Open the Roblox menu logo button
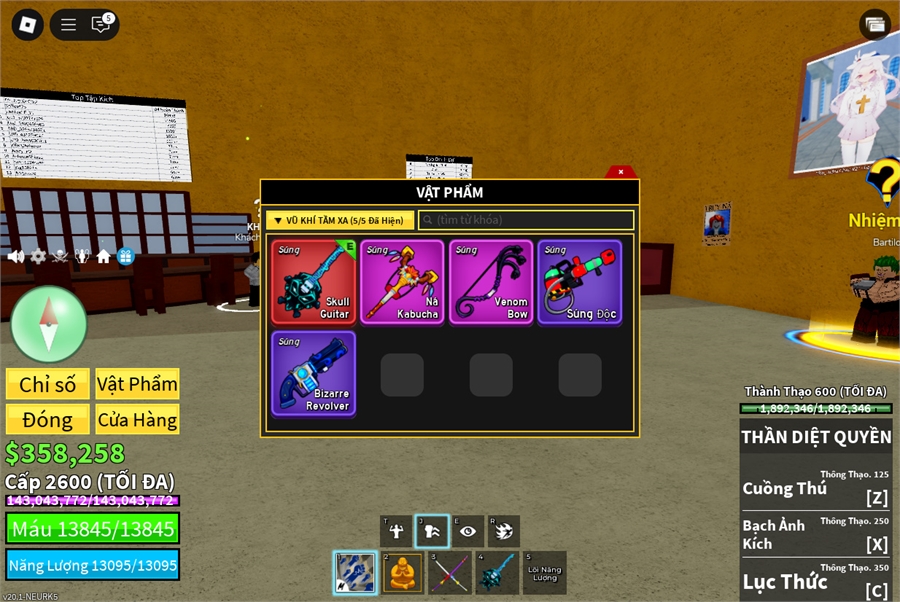 click(27, 25)
